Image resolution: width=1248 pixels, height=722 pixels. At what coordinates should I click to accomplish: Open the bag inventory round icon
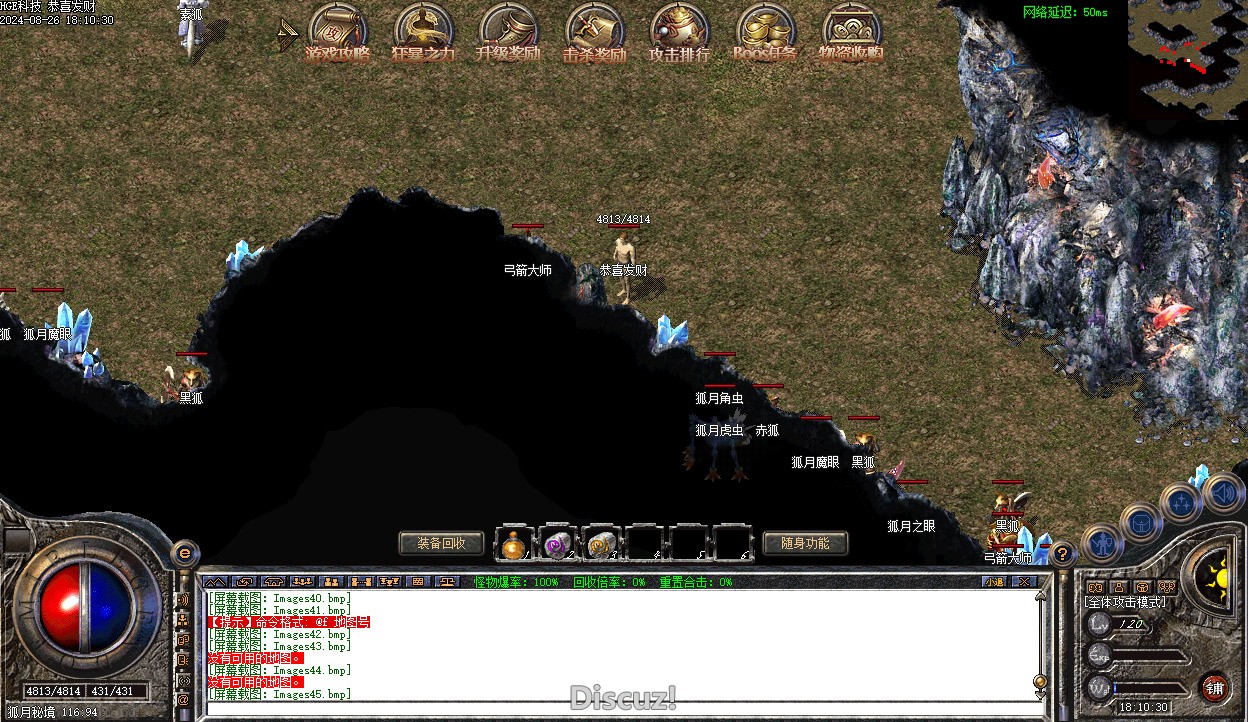[1141, 522]
